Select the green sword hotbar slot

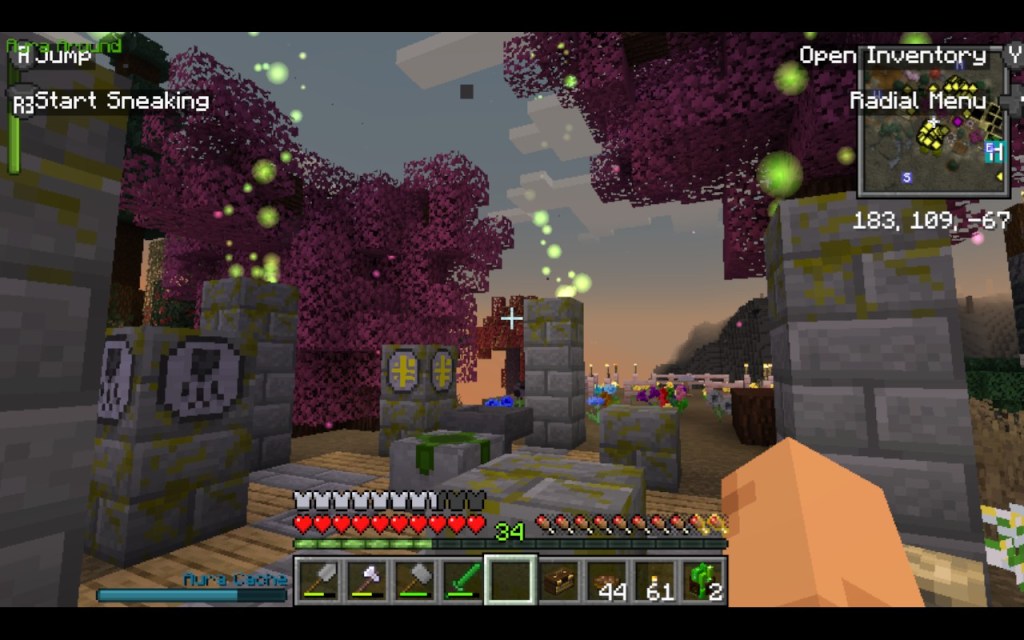coord(462,580)
